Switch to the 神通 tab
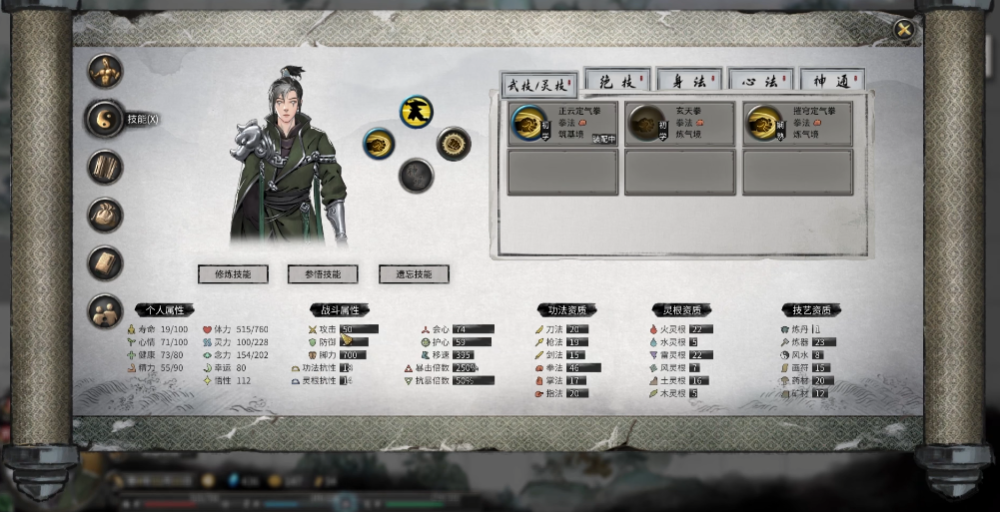The image size is (1000, 512). click(832, 81)
